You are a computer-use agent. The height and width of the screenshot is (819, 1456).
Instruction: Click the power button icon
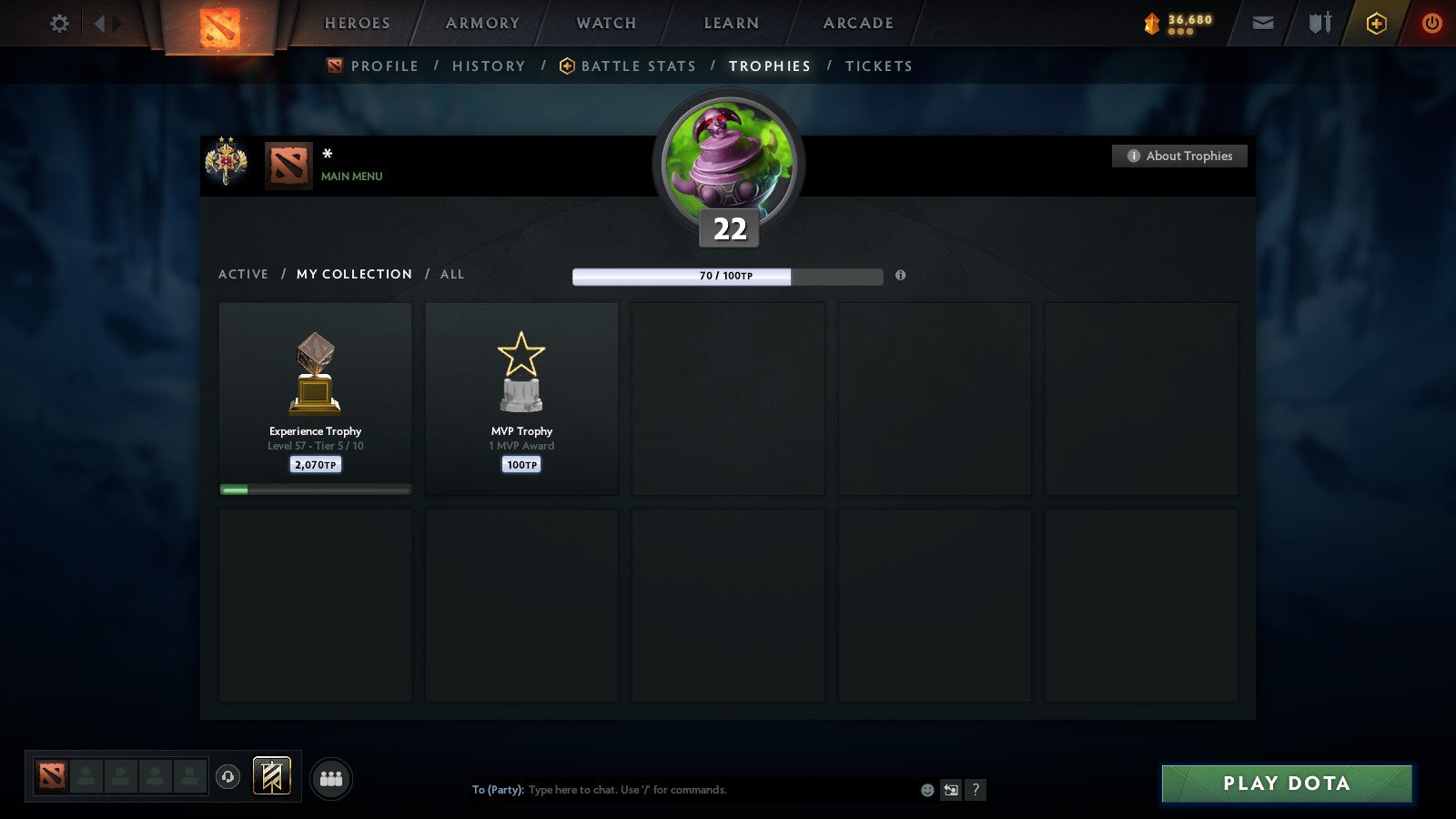(x=1431, y=23)
